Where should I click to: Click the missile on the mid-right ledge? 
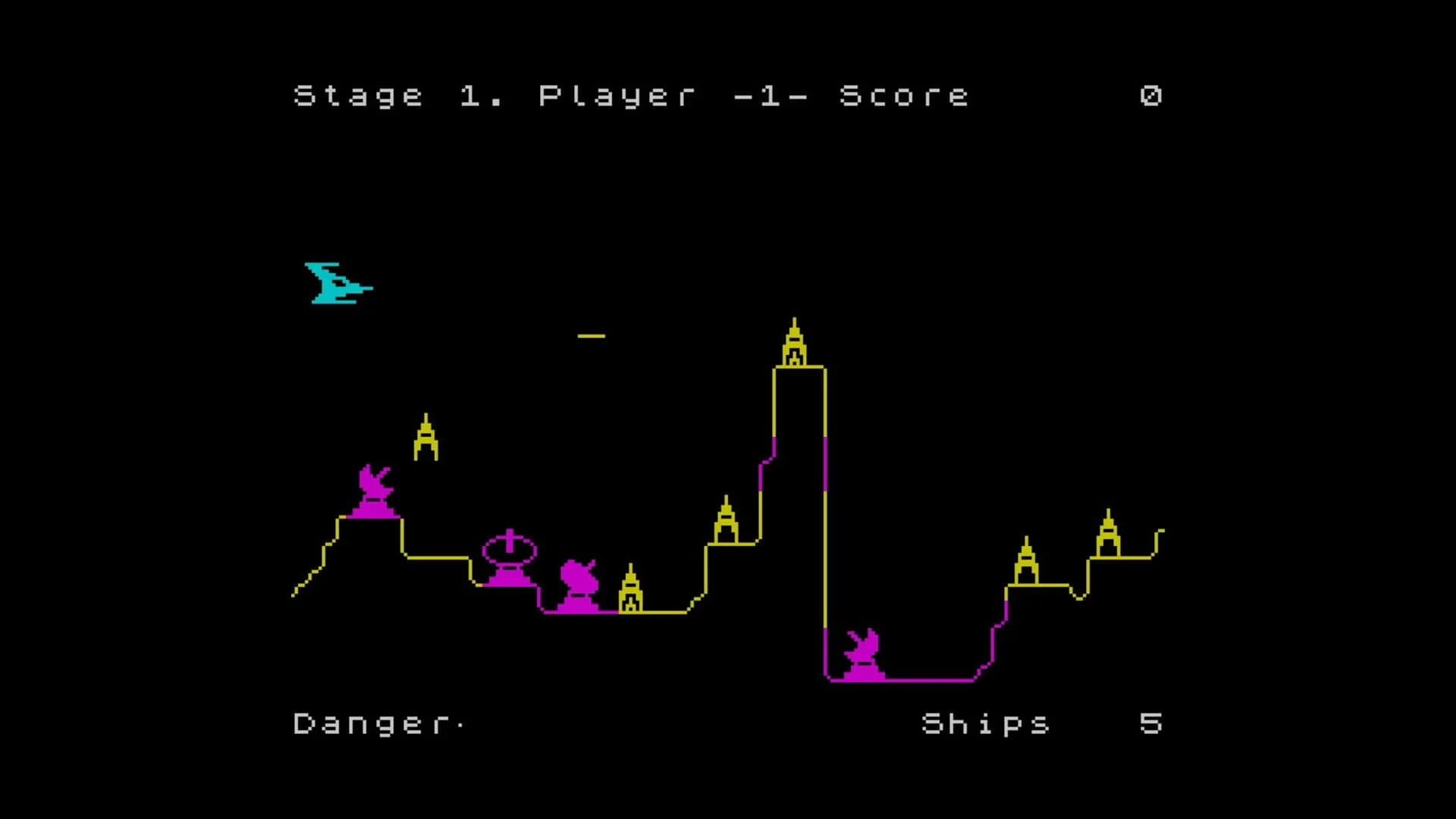[x=726, y=523]
